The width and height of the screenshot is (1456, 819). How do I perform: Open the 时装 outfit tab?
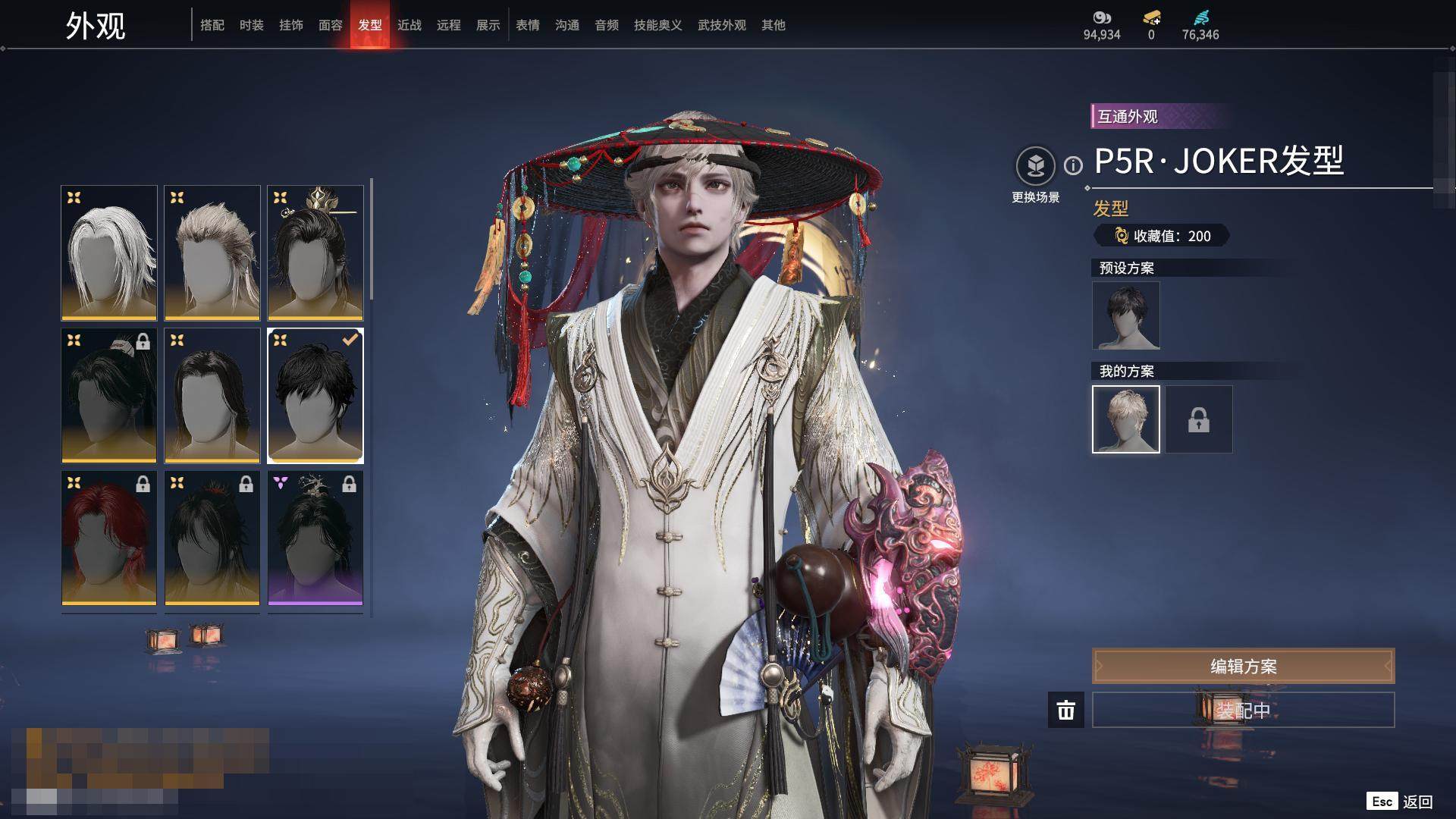point(252,25)
